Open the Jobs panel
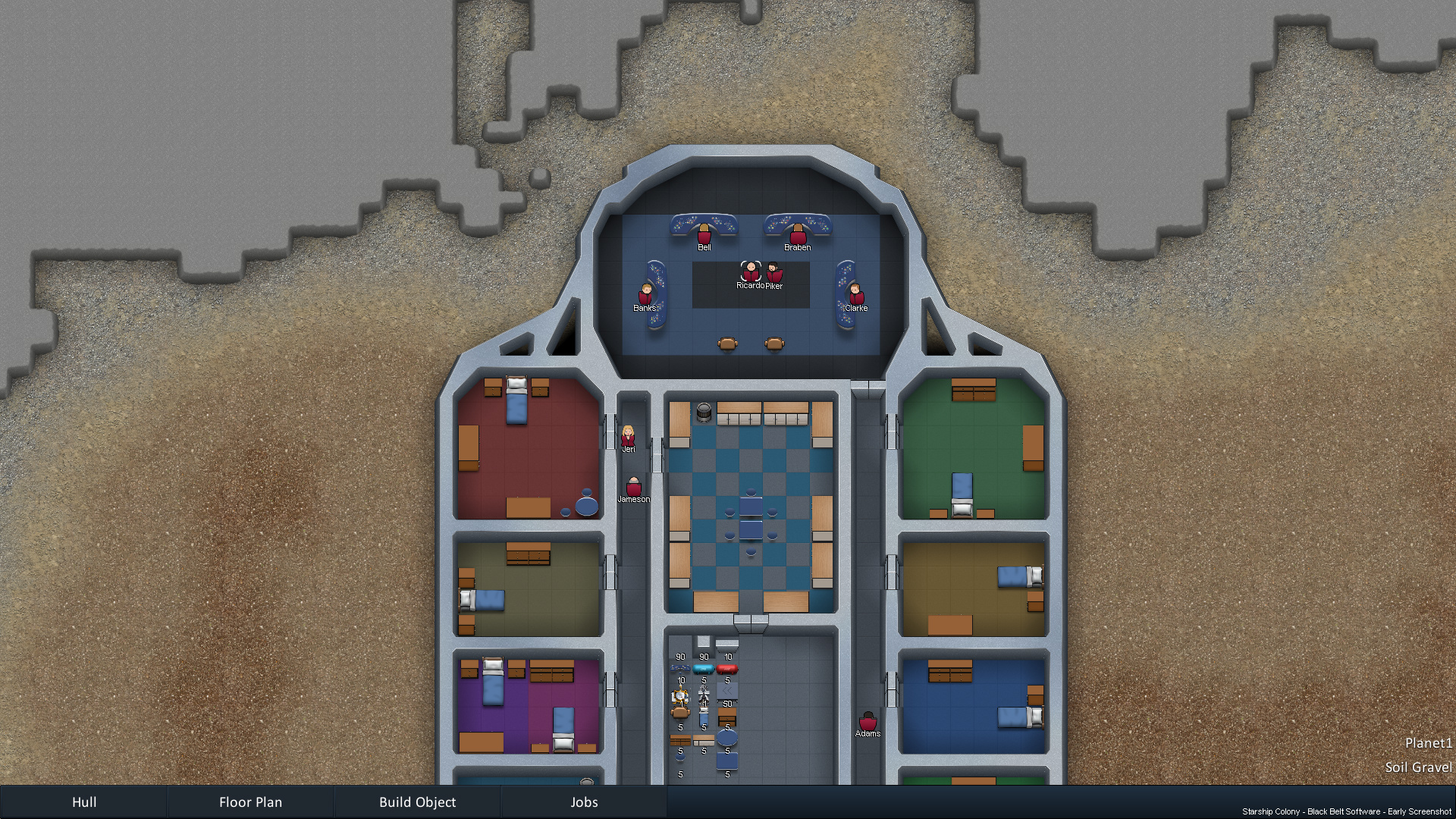 (x=584, y=802)
